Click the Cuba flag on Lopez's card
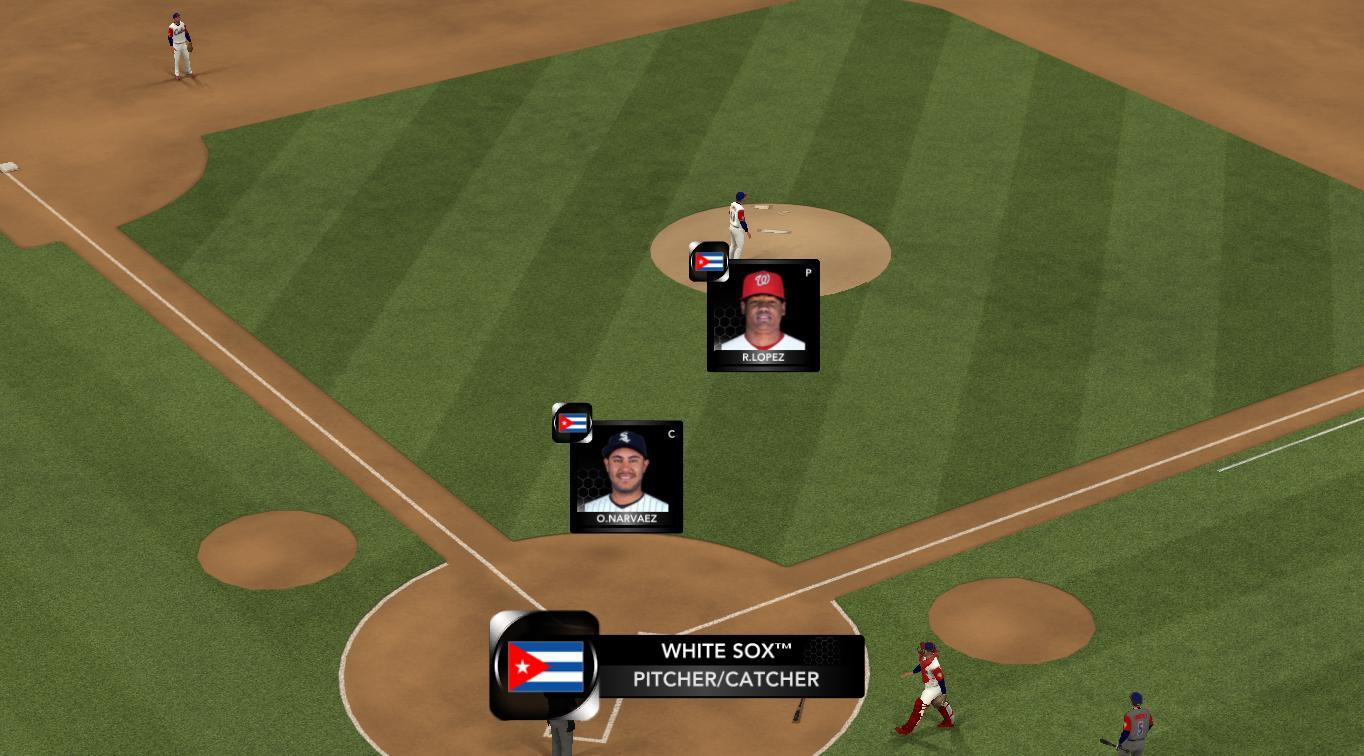1364x756 pixels. pos(709,262)
